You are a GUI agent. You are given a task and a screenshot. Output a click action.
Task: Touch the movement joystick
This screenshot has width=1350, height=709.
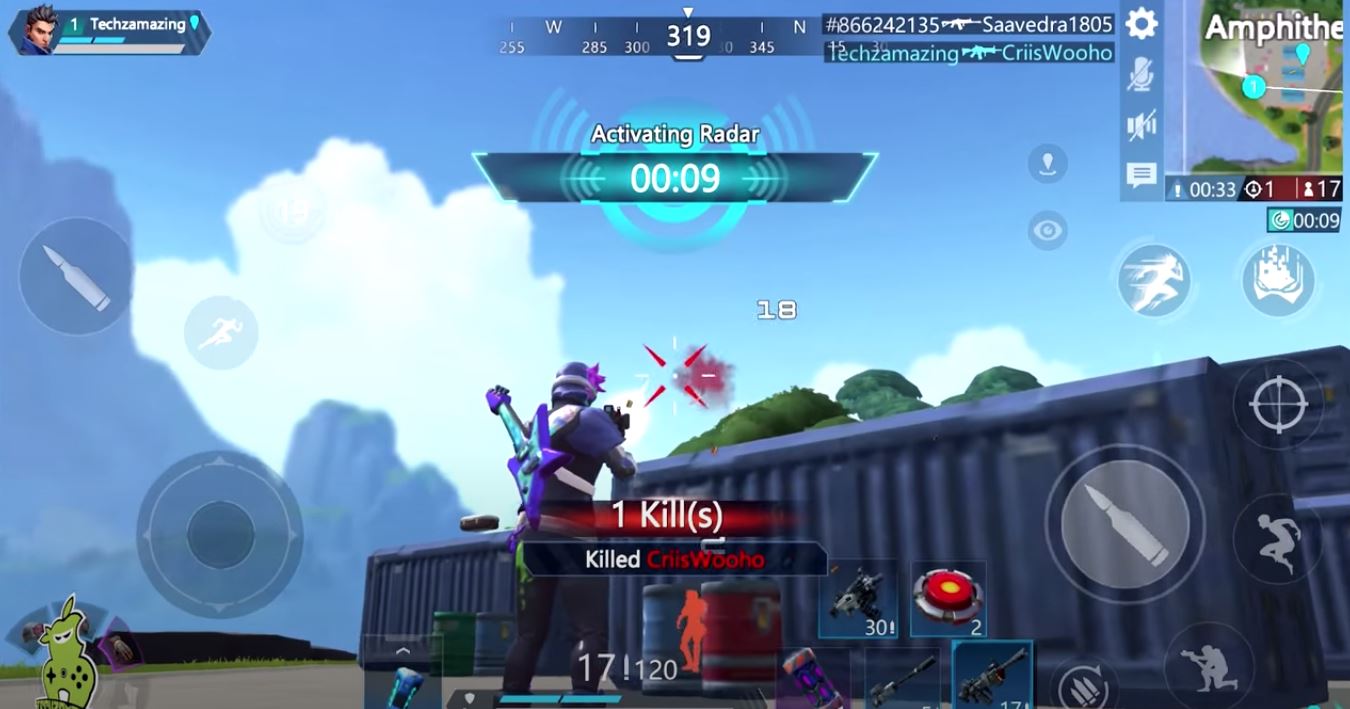pos(220,534)
